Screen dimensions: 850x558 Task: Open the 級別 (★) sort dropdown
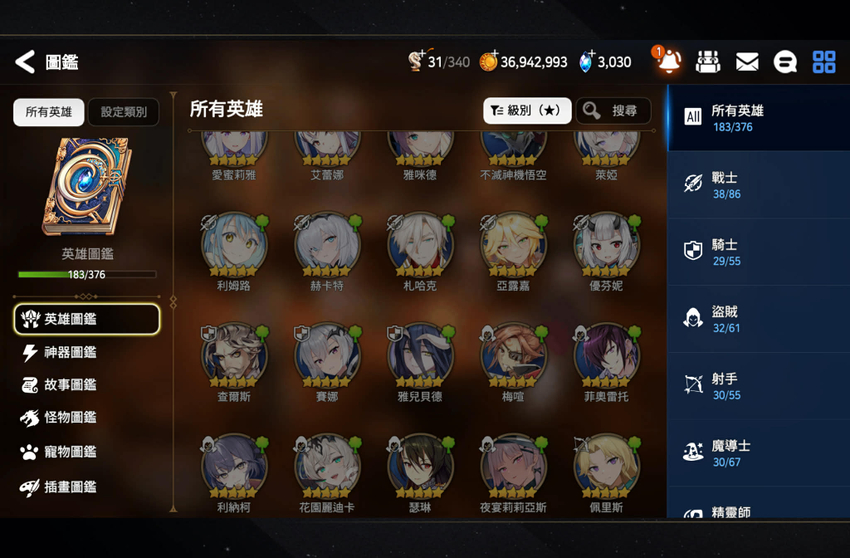point(527,111)
